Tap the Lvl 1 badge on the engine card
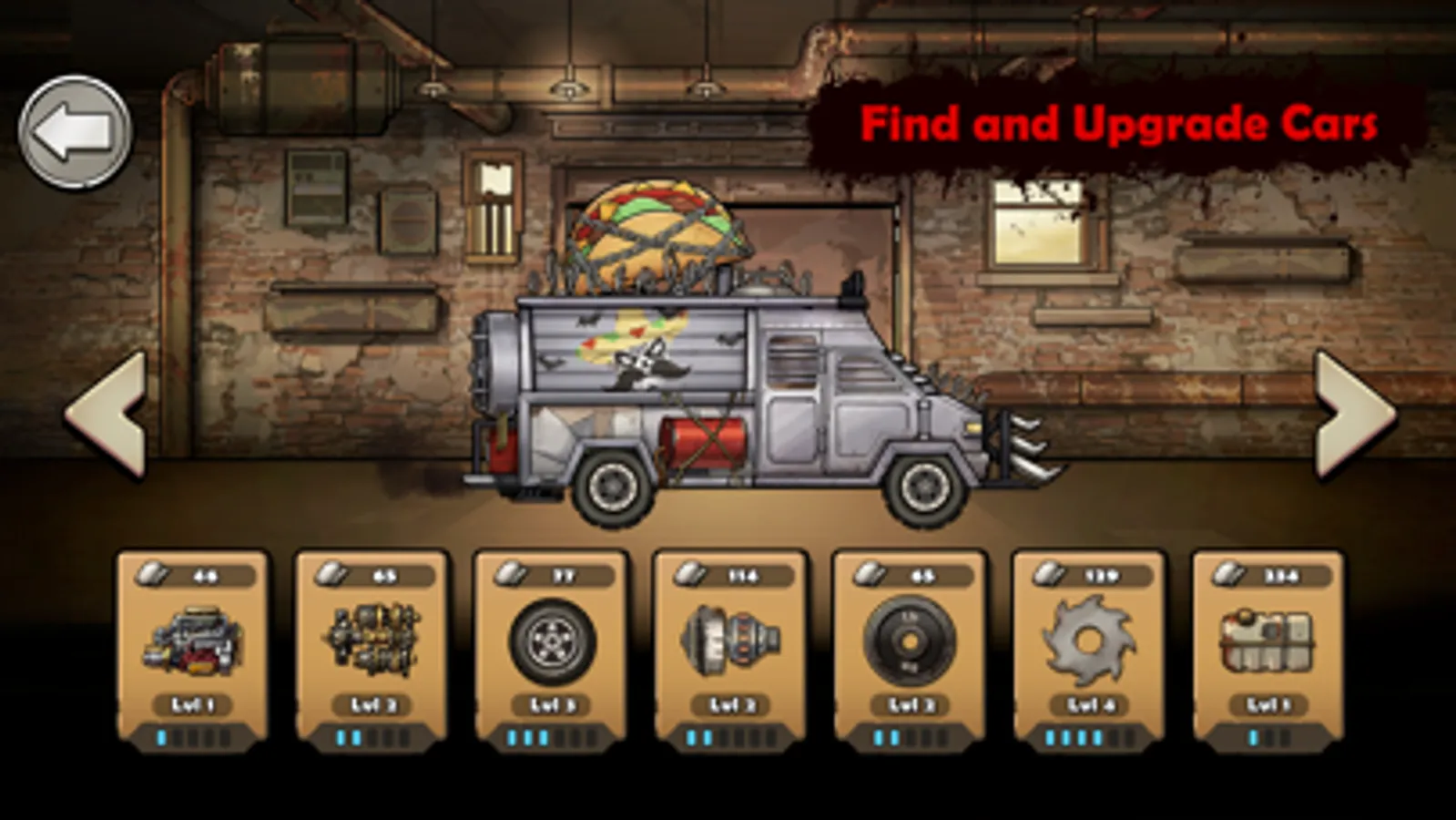 pyautogui.click(x=193, y=704)
